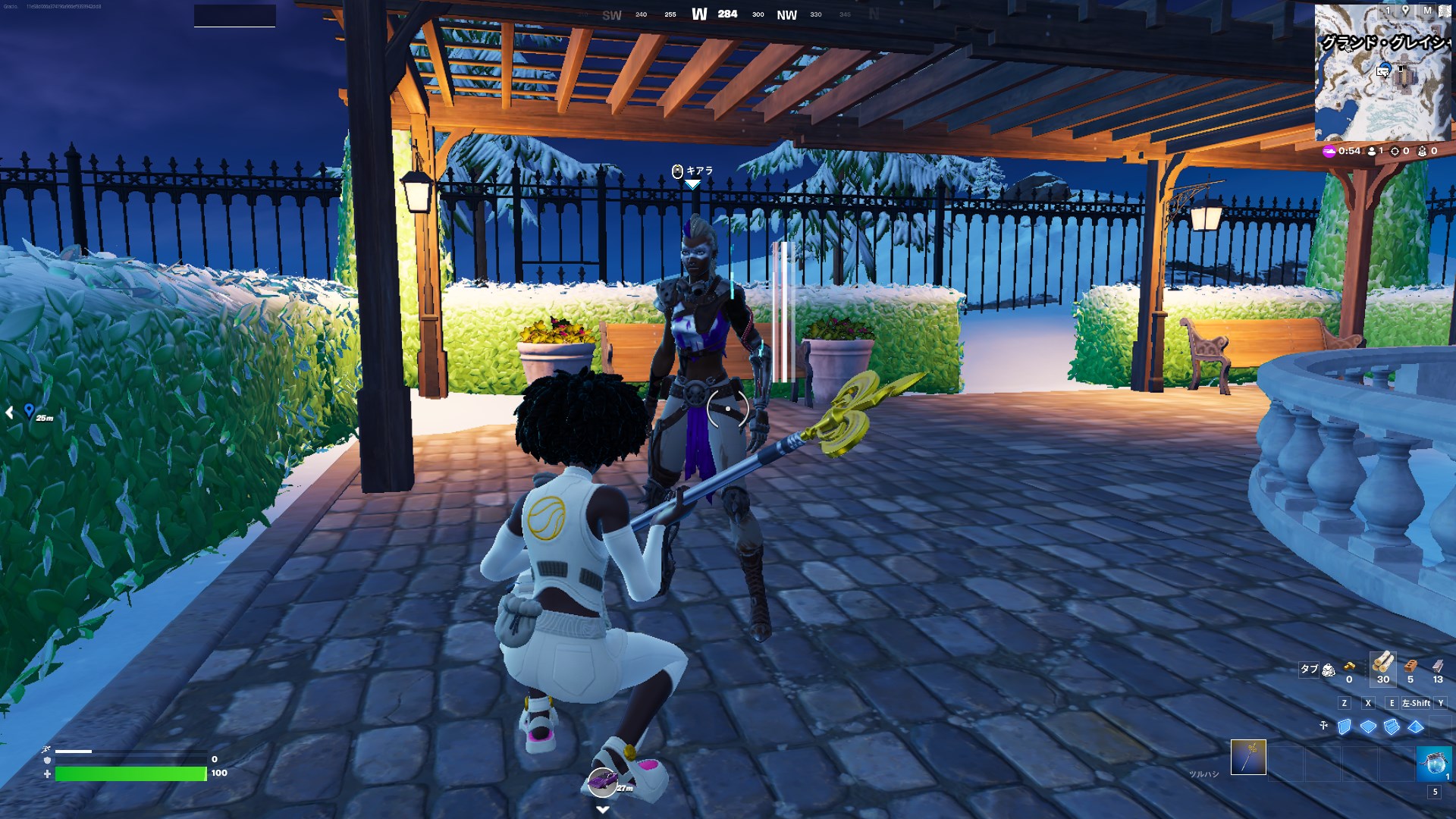Choose the pyramid roof building piece
Viewport: 1456px width, 819px height.
tap(1416, 726)
